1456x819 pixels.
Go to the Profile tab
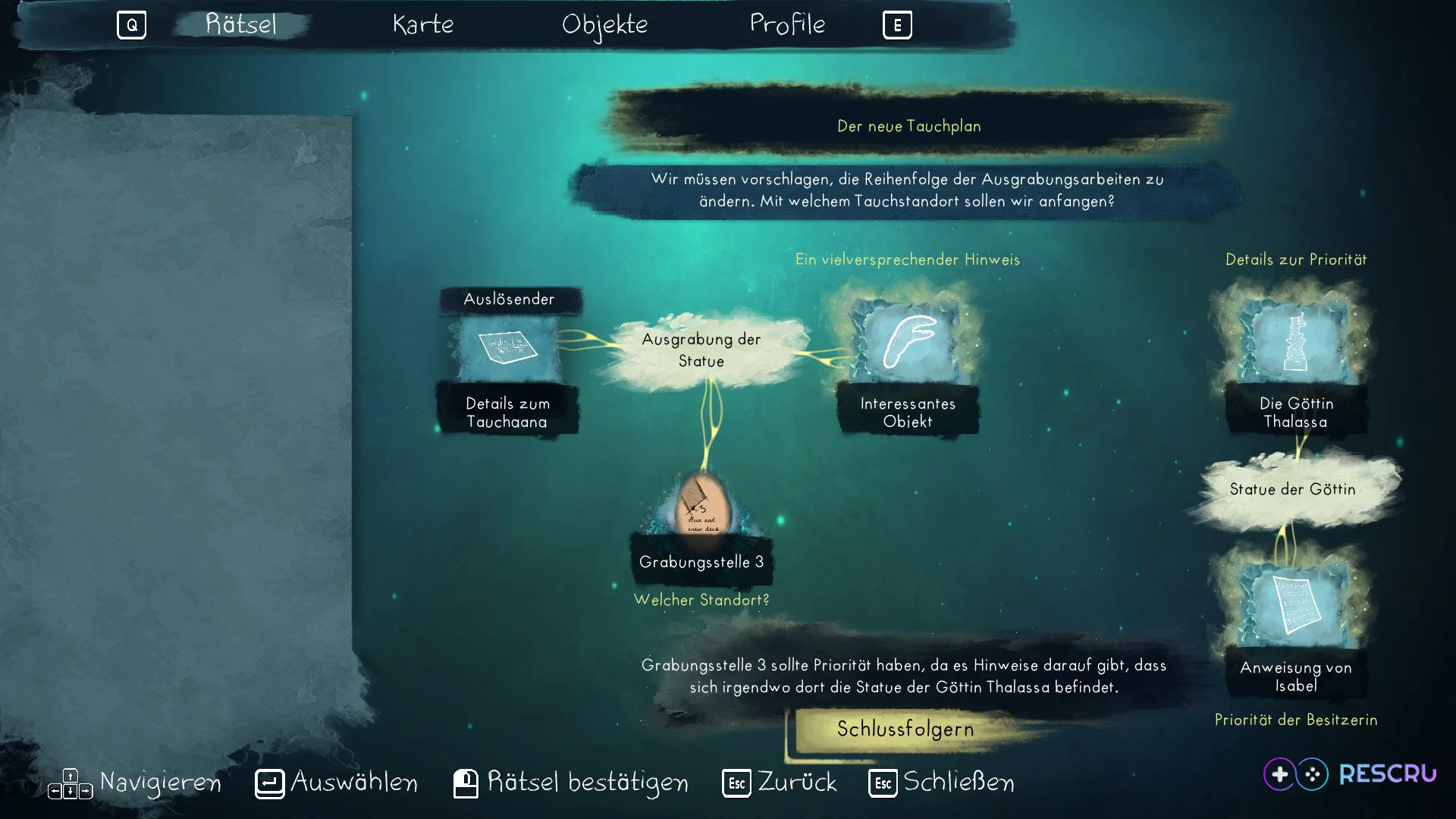click(x=787, y=24)
